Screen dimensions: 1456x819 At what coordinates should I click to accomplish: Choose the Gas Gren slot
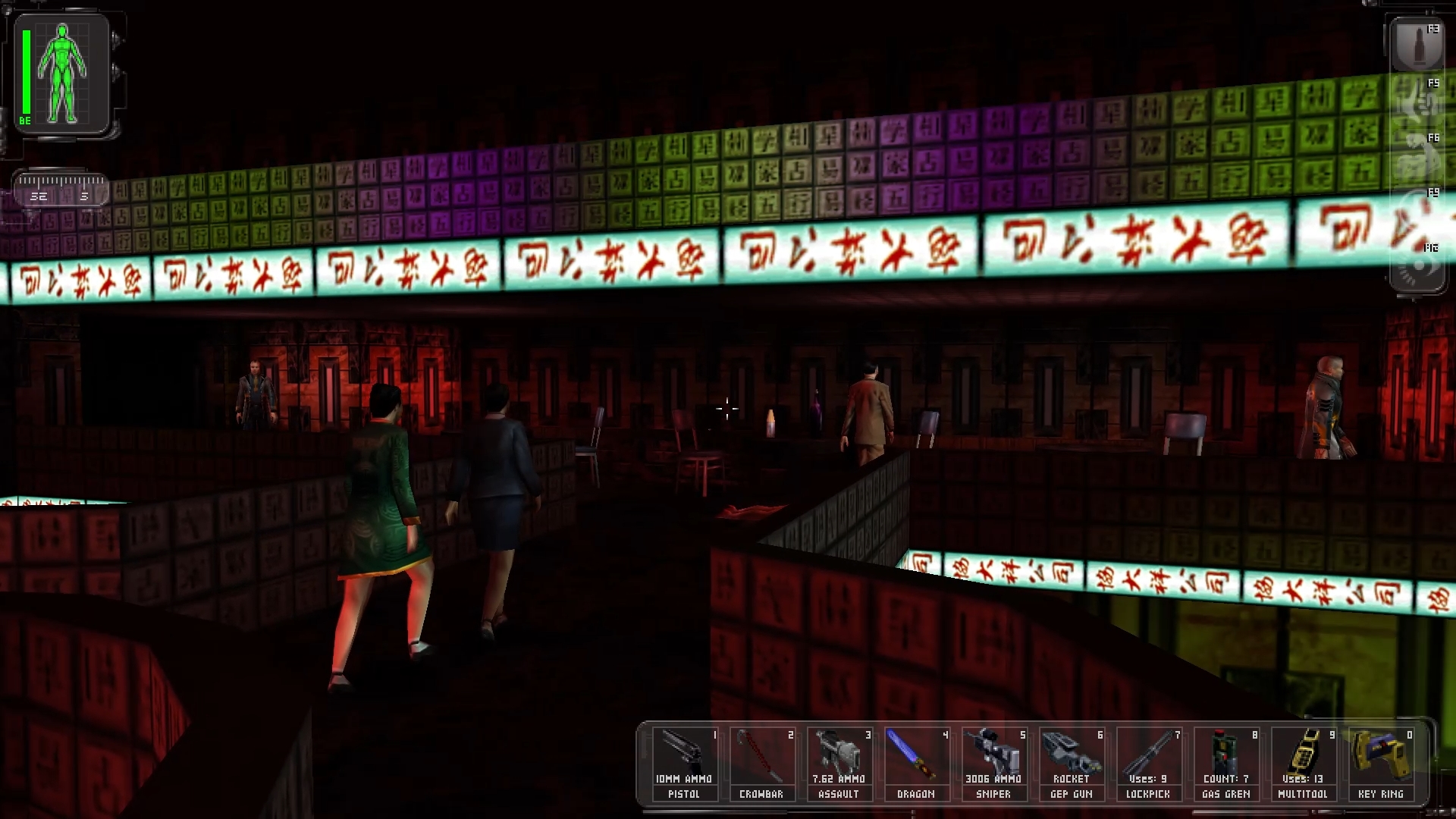coord(1225,763)
